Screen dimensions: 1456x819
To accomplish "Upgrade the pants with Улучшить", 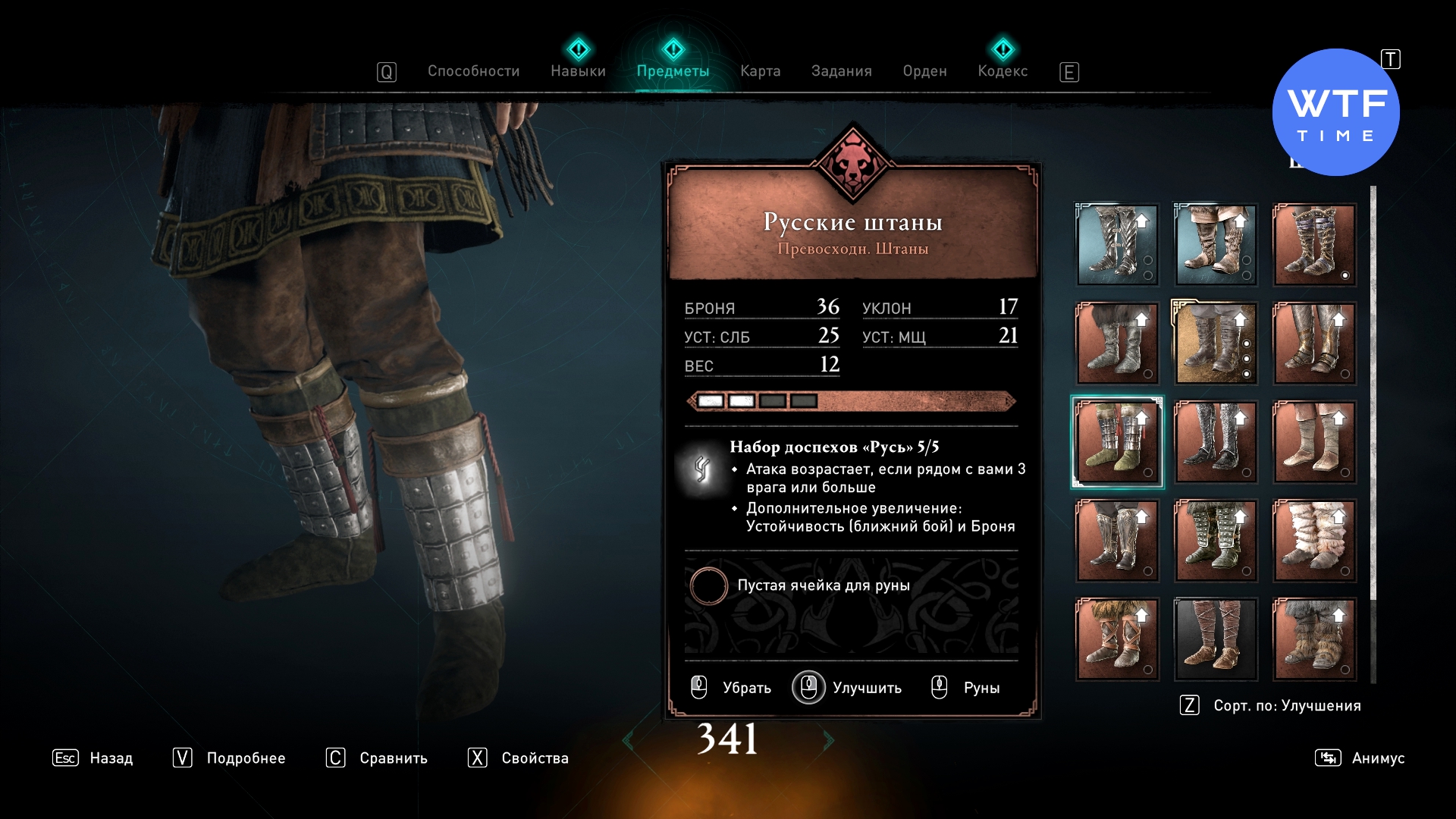I will 848,688.
